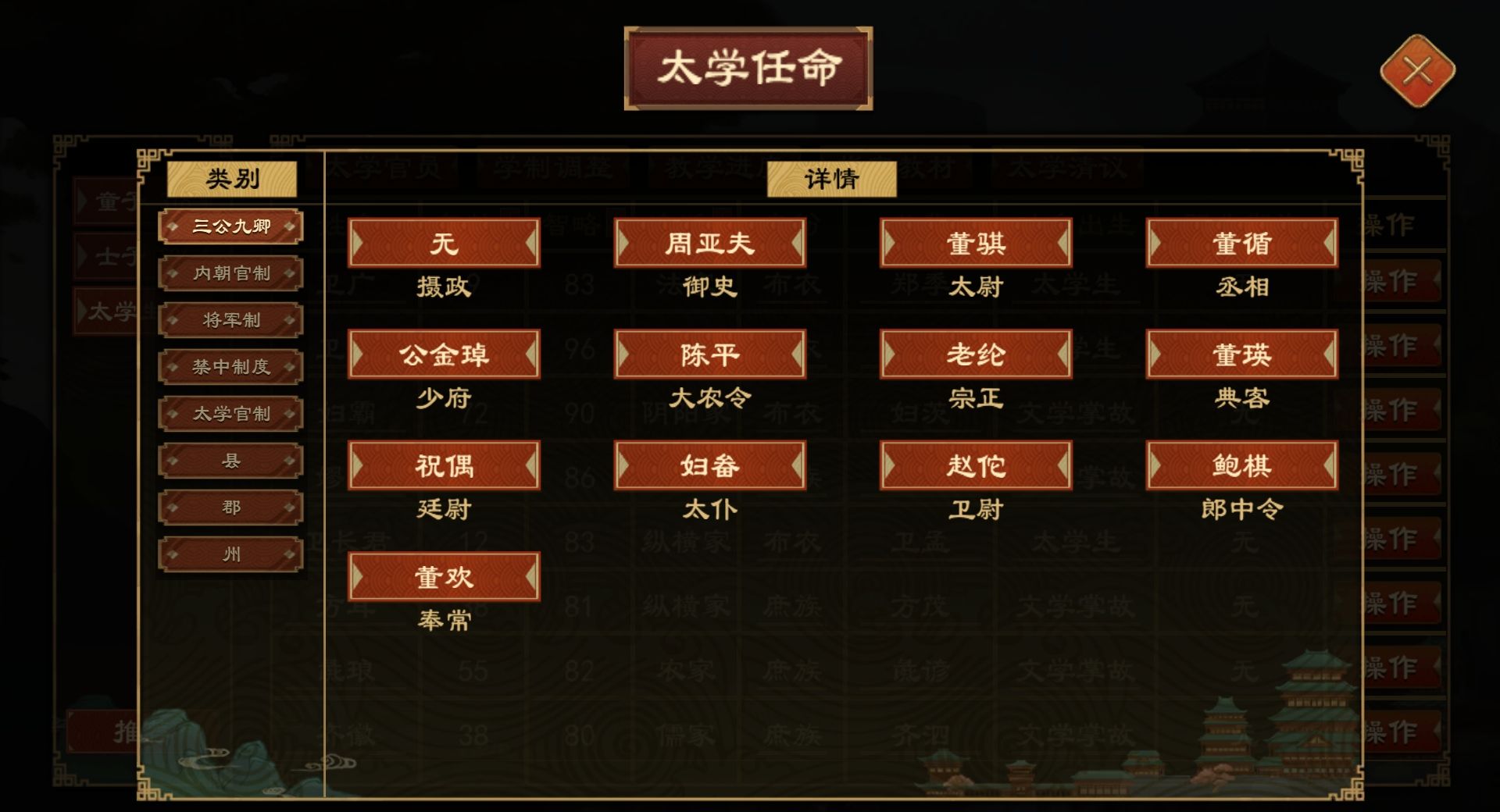Click the left arrow on the 摄政 selector
Viewport: 1500px width, 812px height.
(360, 243)
